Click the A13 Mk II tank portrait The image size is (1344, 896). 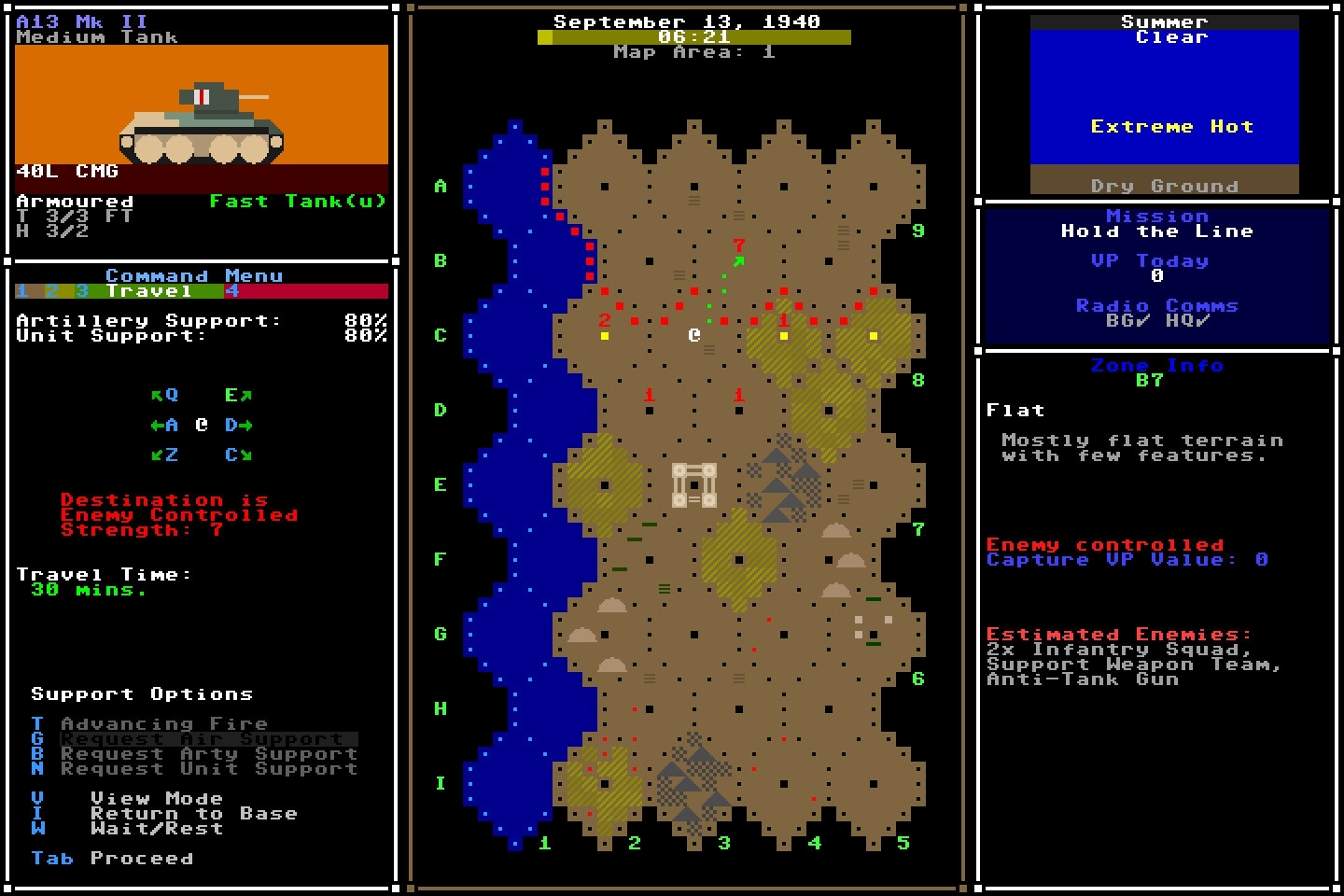pos(201,107)
